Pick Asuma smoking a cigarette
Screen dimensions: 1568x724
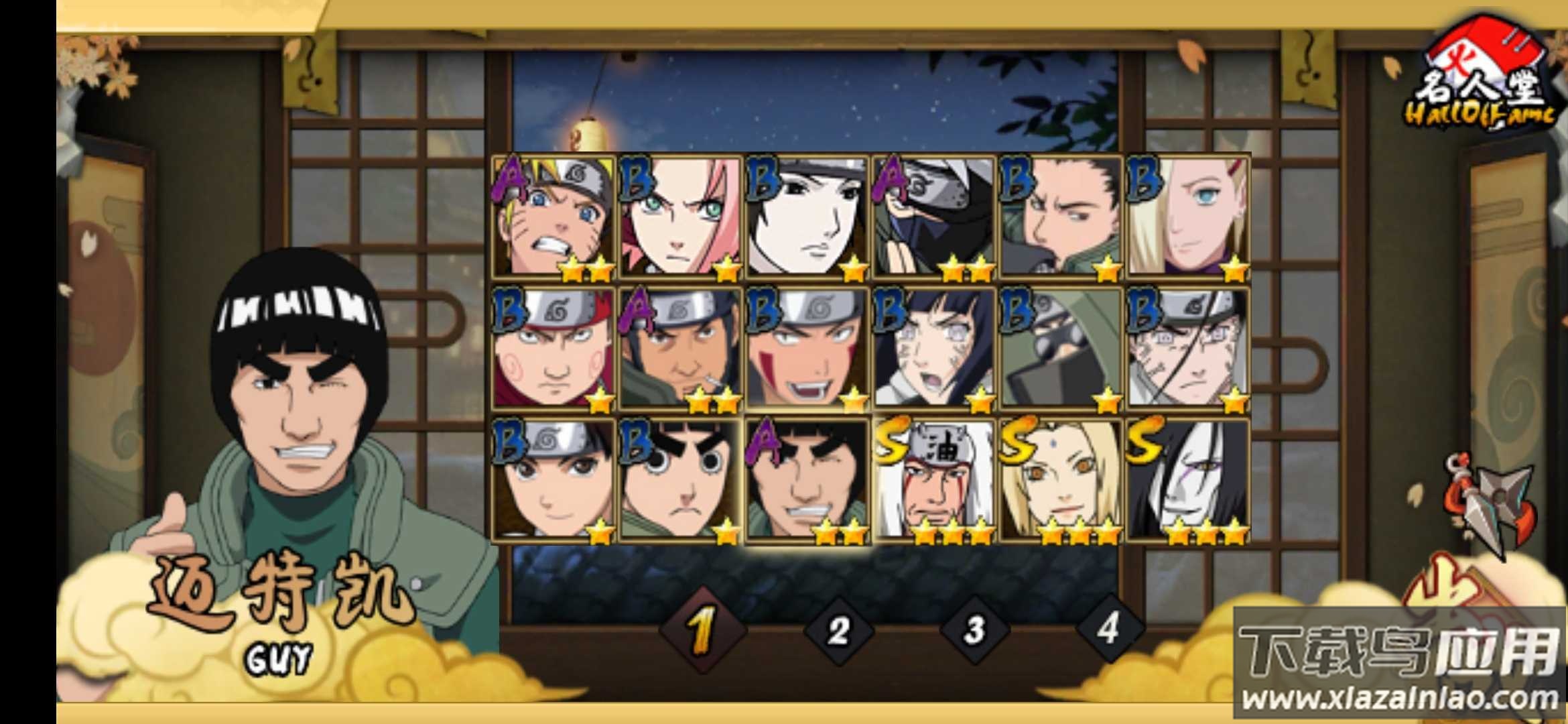click(680, 349)
